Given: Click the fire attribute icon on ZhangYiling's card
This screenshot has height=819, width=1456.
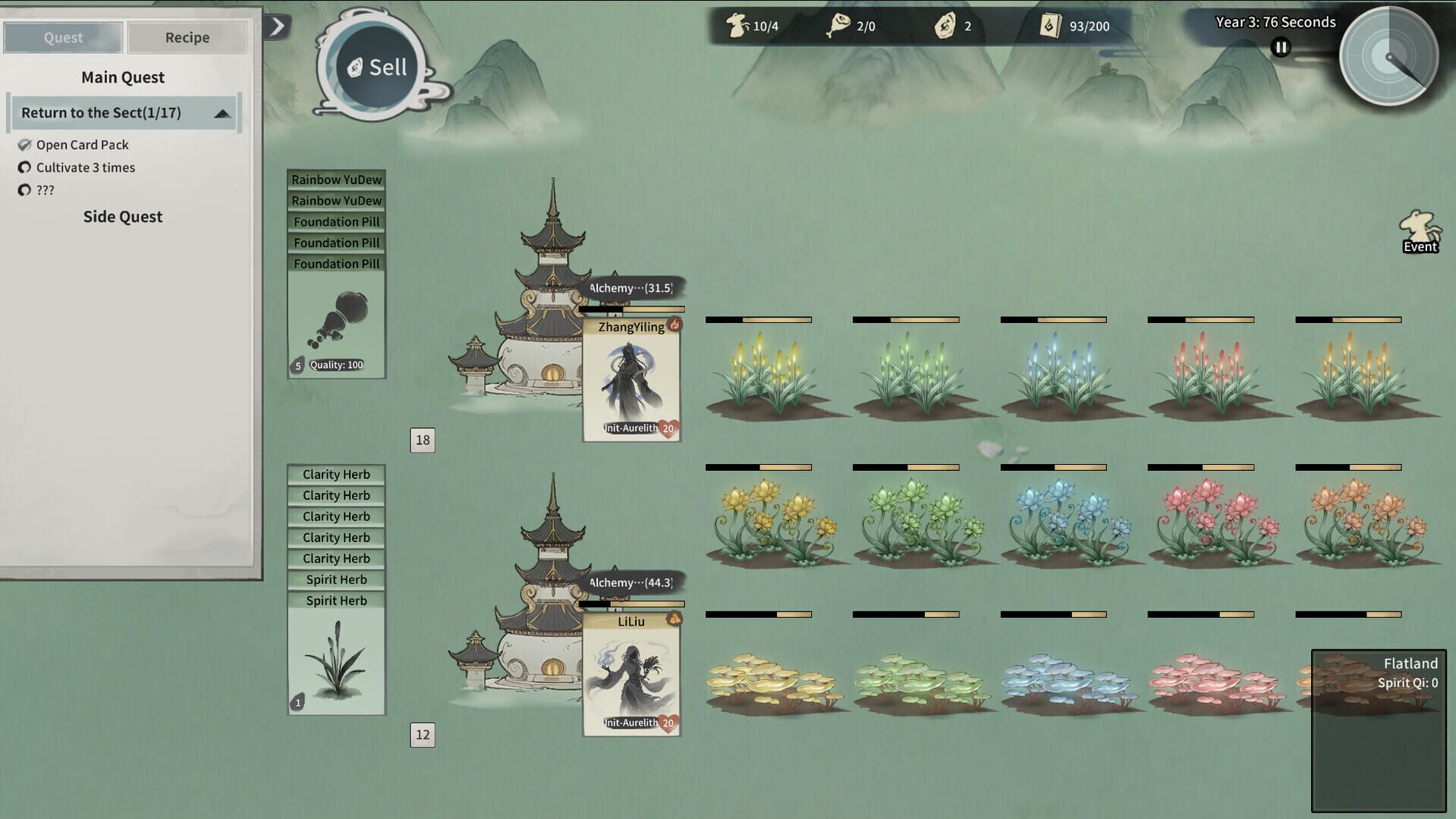Looking at the screenshot, I should [x=676, y=322].
